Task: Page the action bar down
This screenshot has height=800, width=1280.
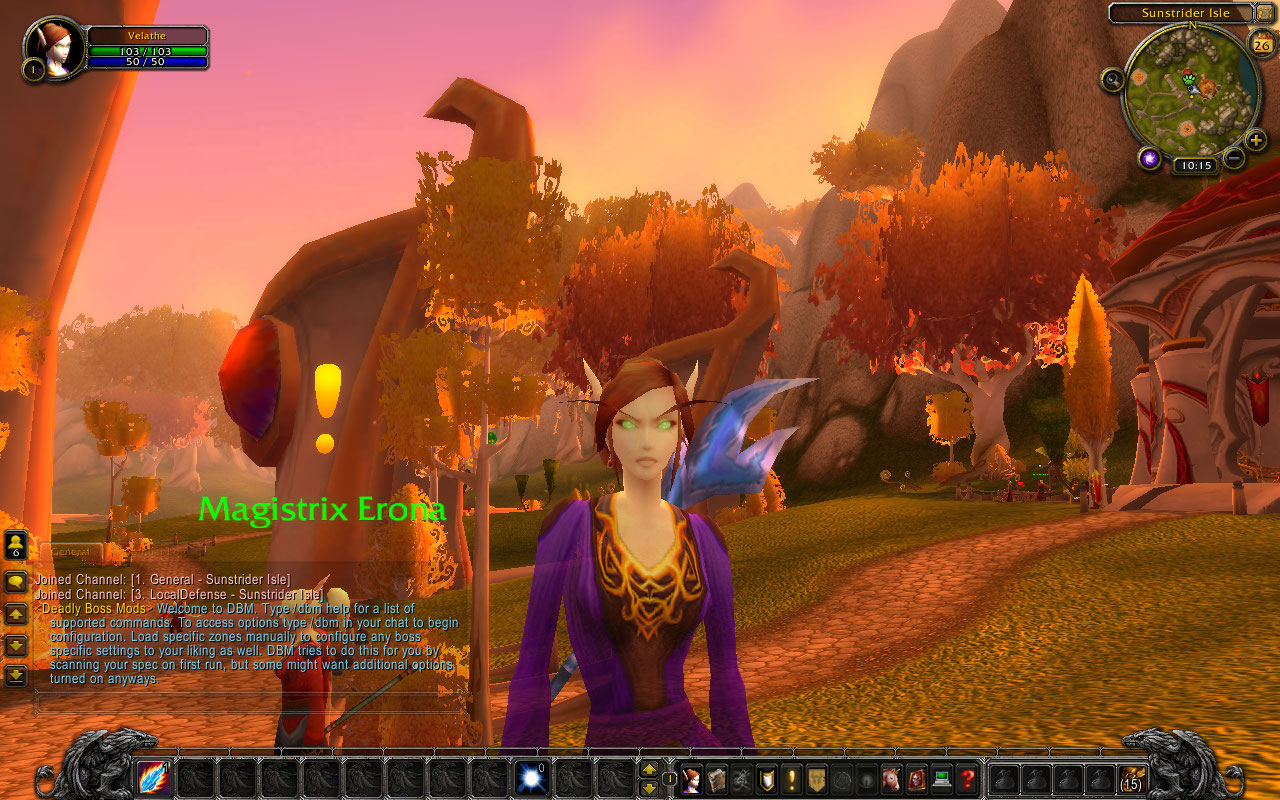Action: [649, 788]
